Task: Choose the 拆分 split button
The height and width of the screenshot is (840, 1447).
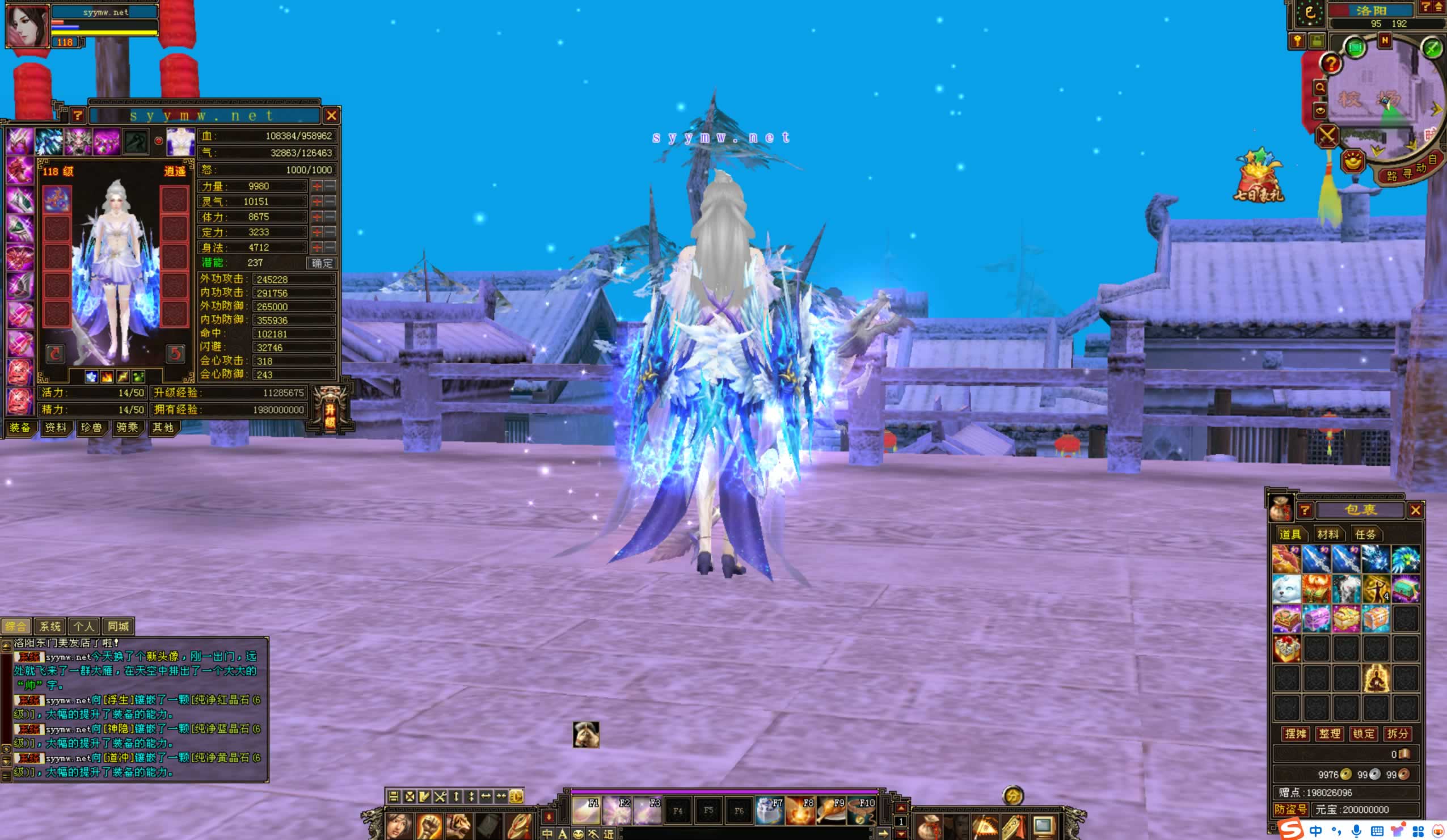Action: click(x=1398, y=734)
